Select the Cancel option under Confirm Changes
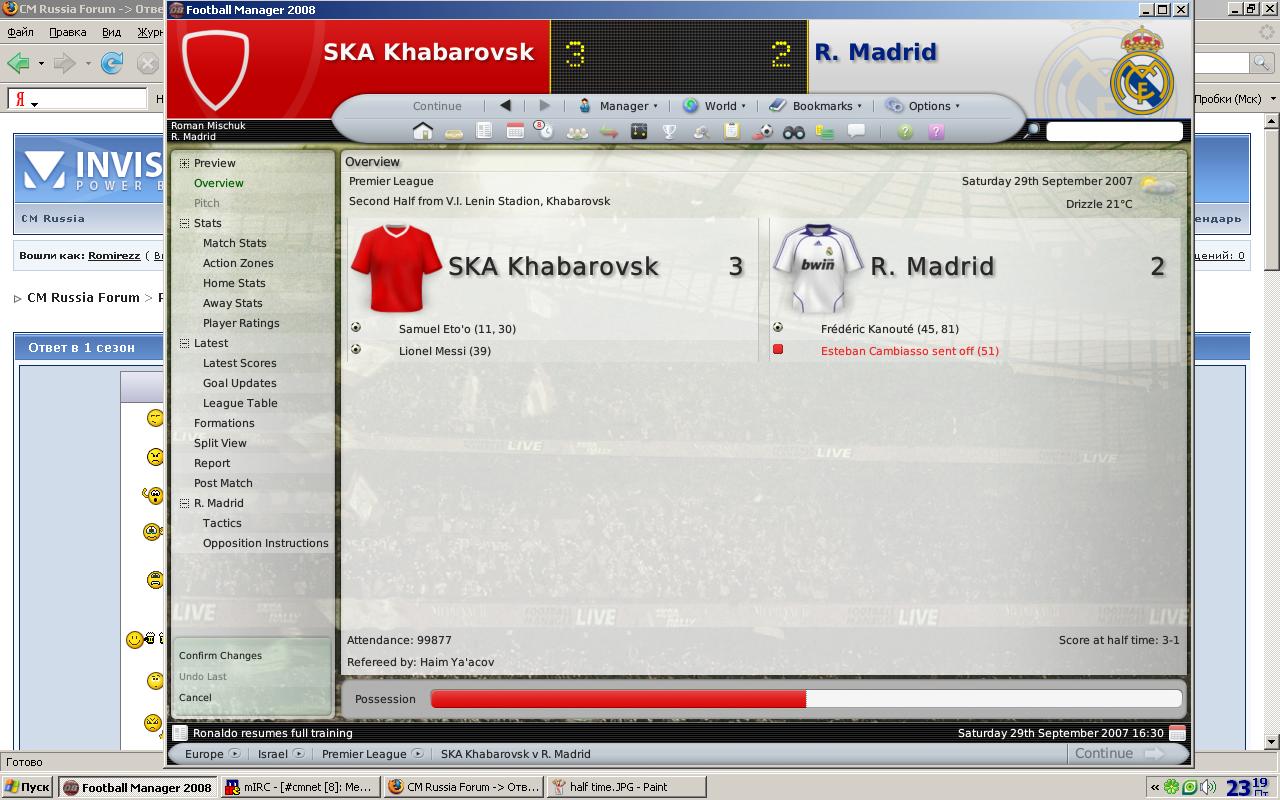1280x800 pixels. 195,698
